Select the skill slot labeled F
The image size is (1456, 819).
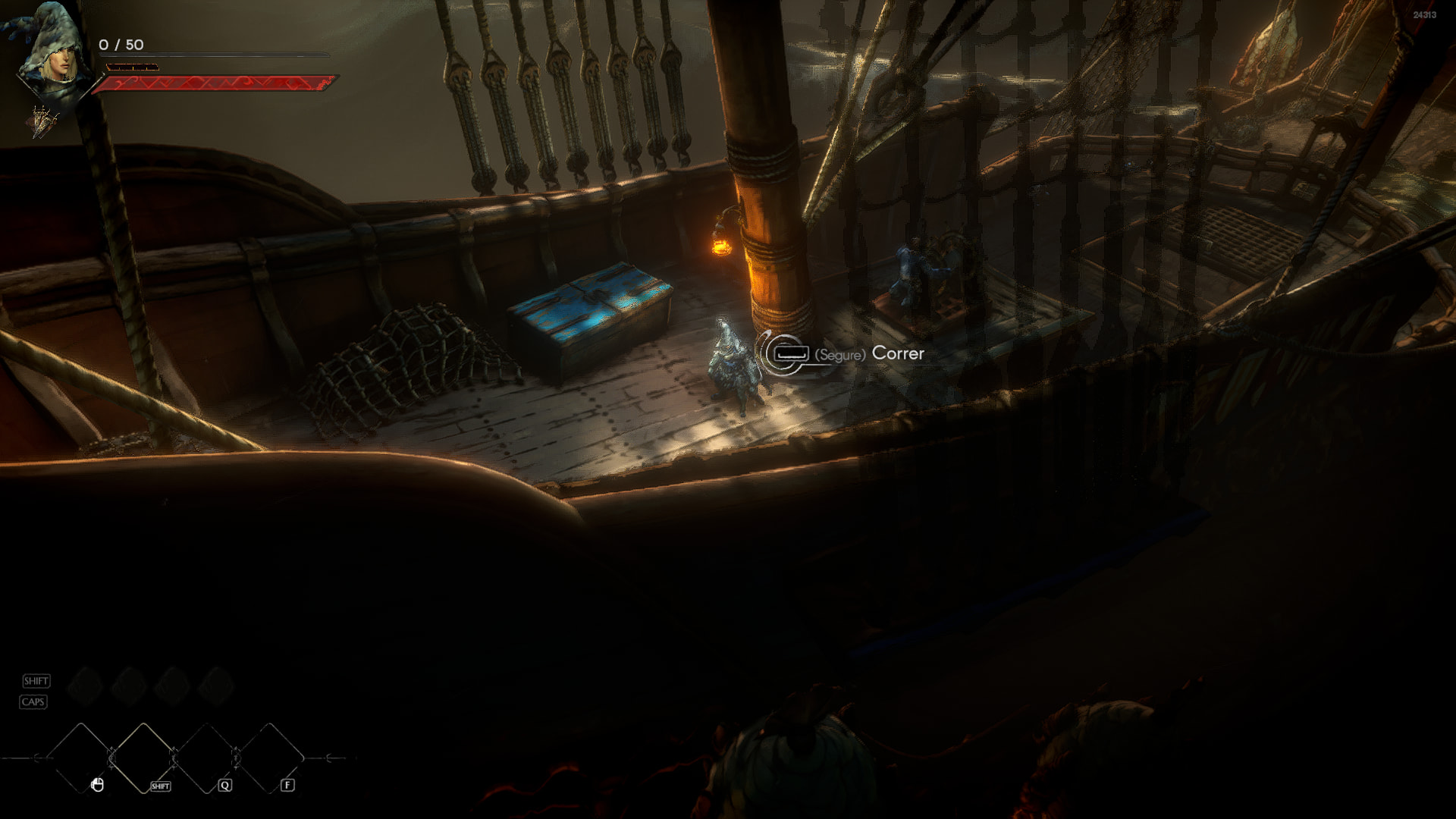click(268, 758)
